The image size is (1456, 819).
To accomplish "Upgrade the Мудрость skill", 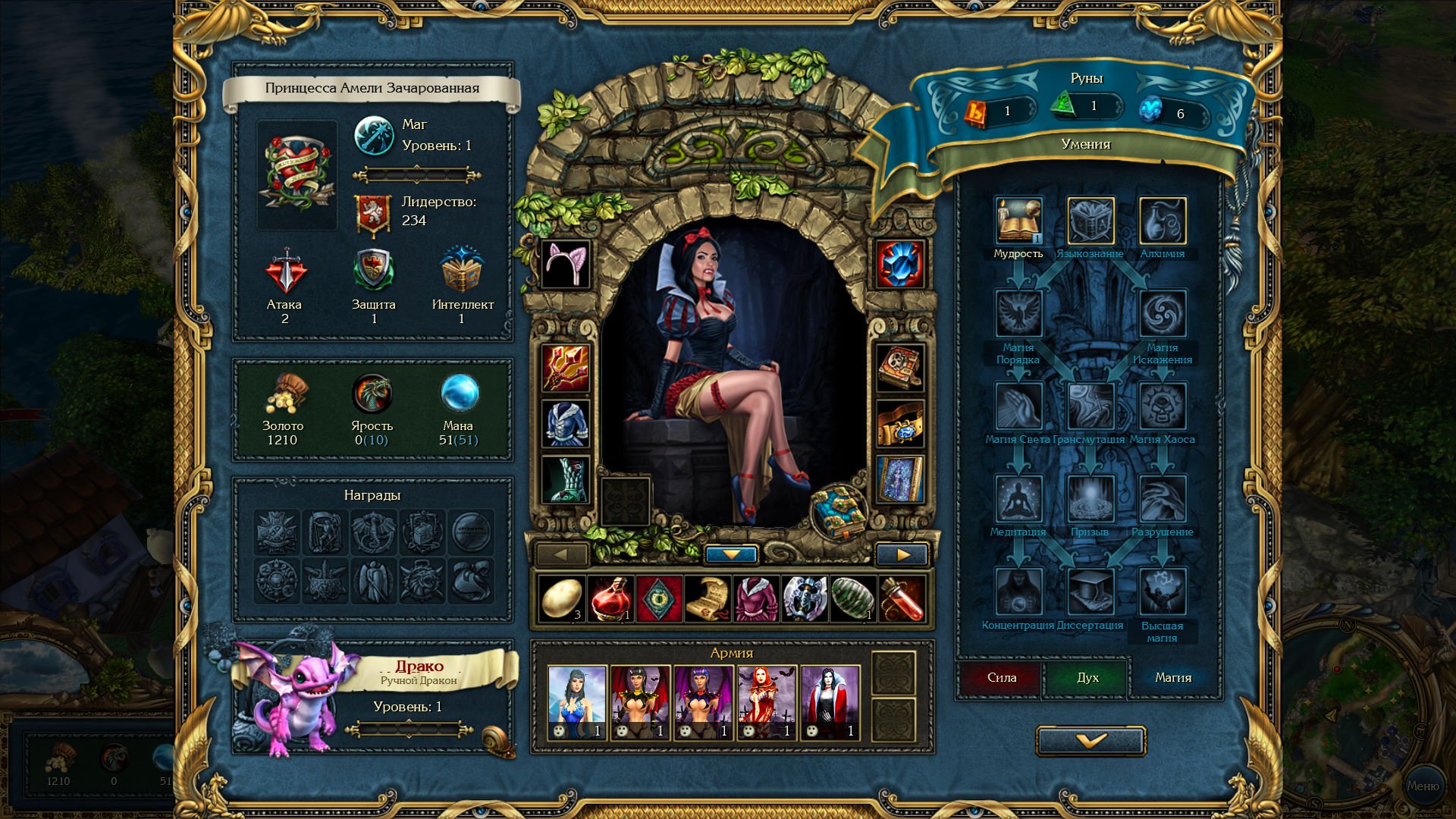I will point(1018,221).
